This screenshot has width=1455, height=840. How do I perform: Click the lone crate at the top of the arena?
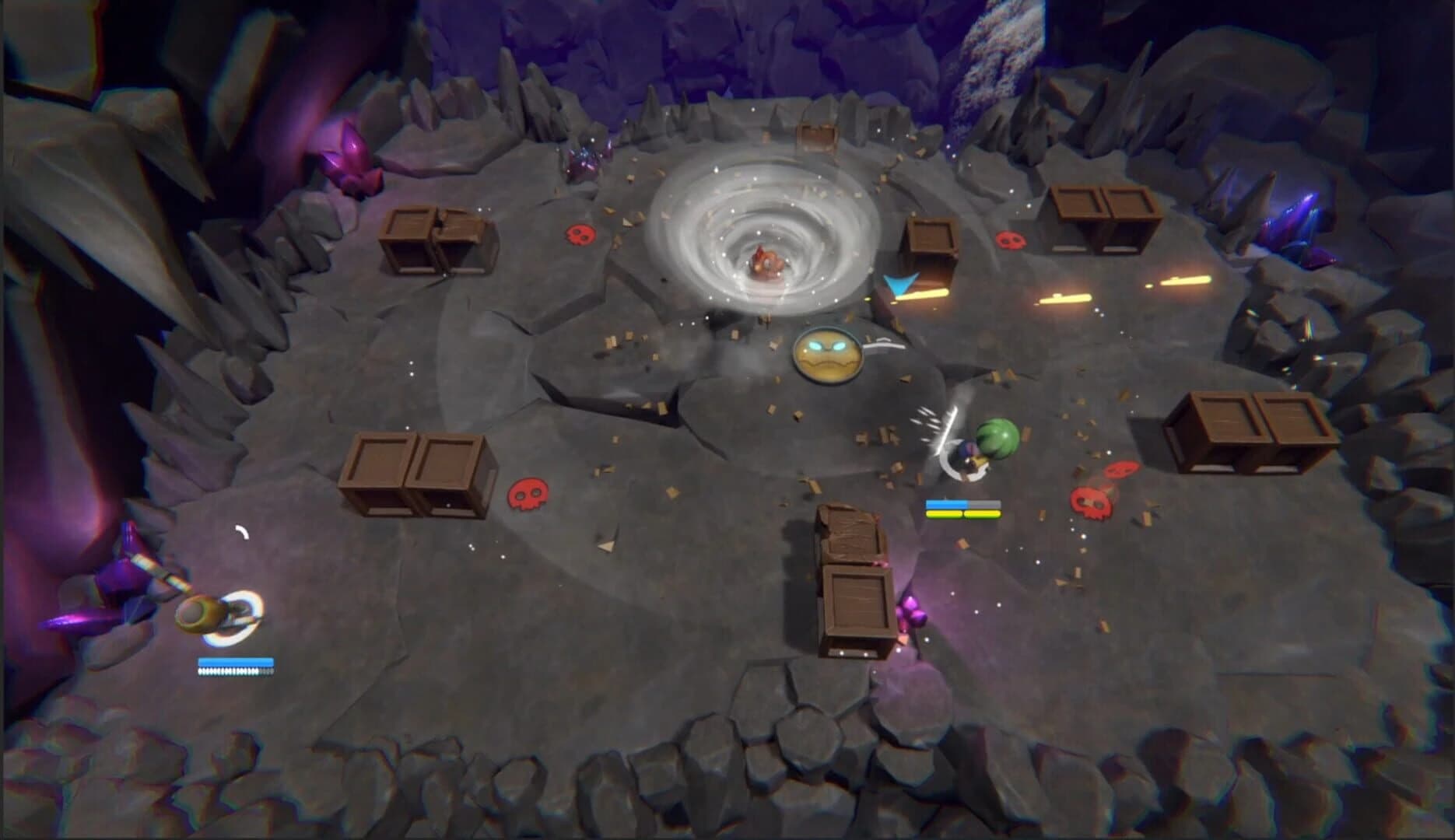click(814, 136)
